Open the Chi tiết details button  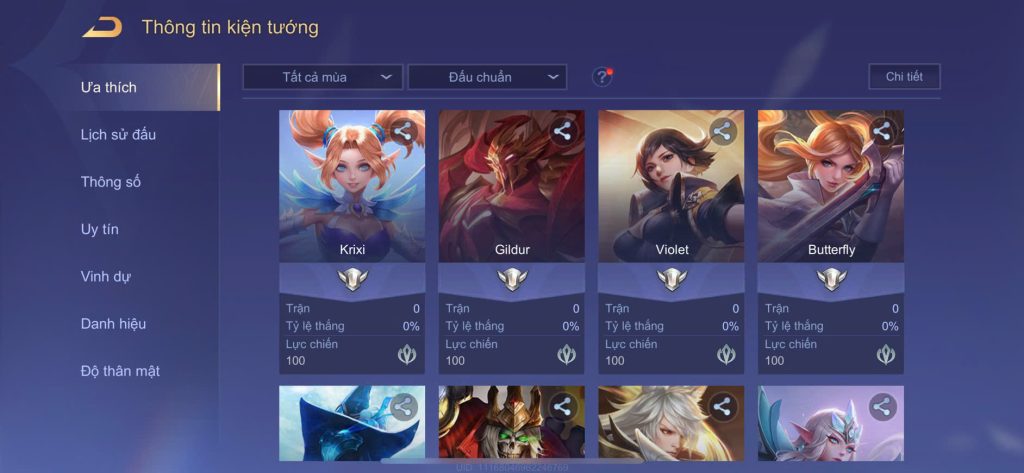(904, 77)
